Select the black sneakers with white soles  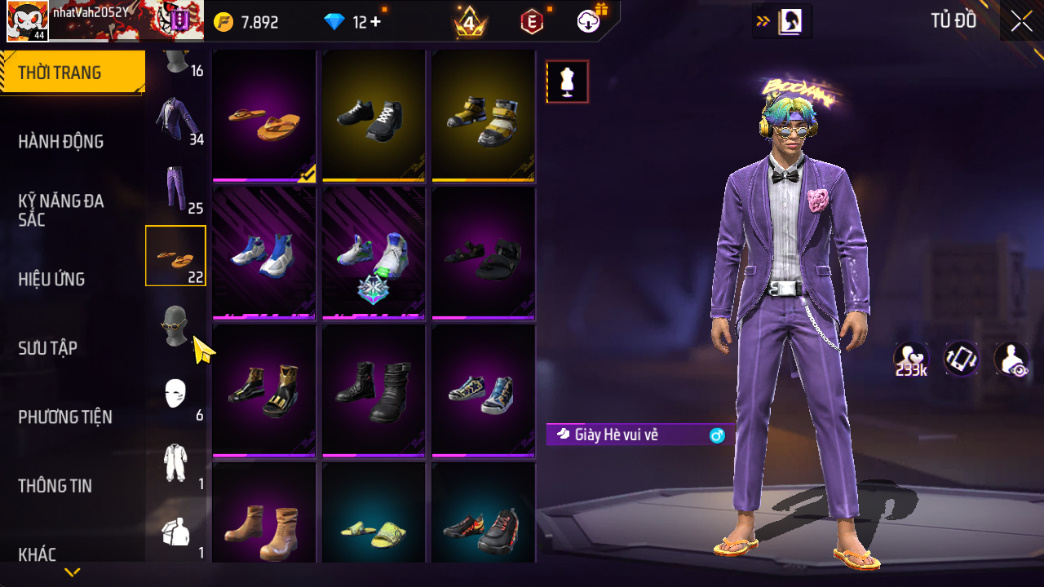tap(374, 116)
